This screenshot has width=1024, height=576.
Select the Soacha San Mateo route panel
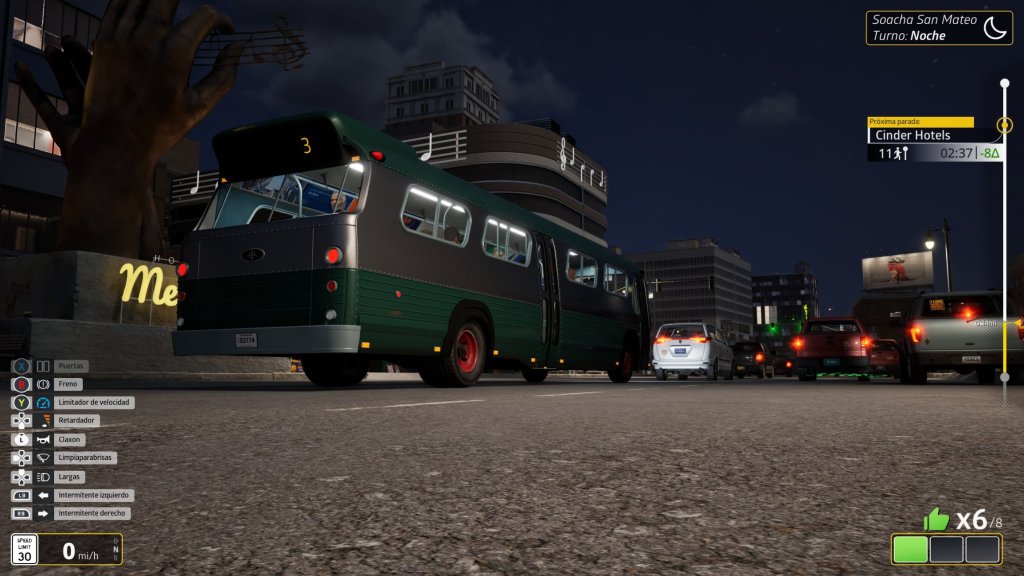pos(939,27)
